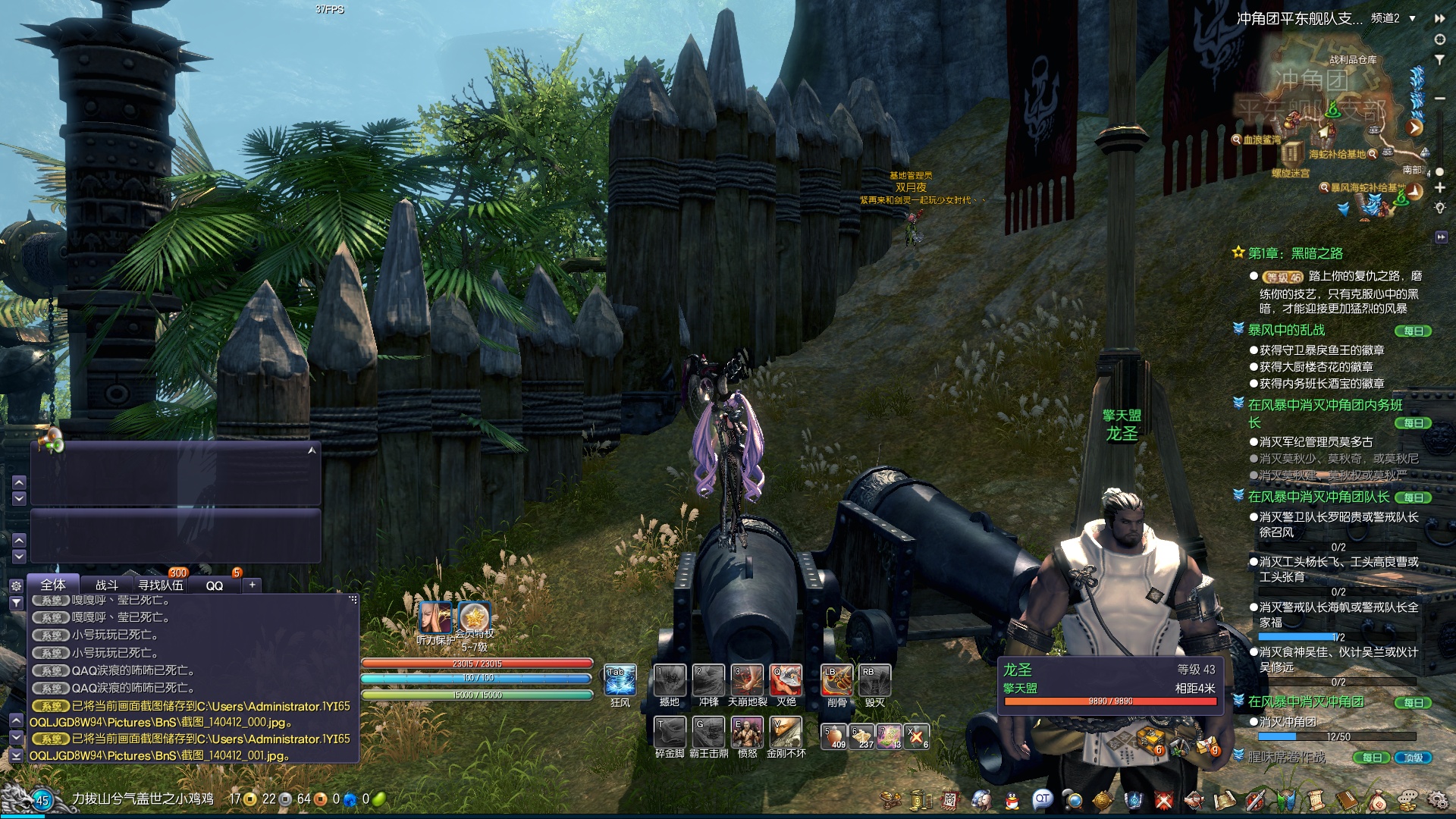This screenshot has height=819, width=1456.
Task: Activate the 狂风 Tab skill
Action: tap(620, 680)
